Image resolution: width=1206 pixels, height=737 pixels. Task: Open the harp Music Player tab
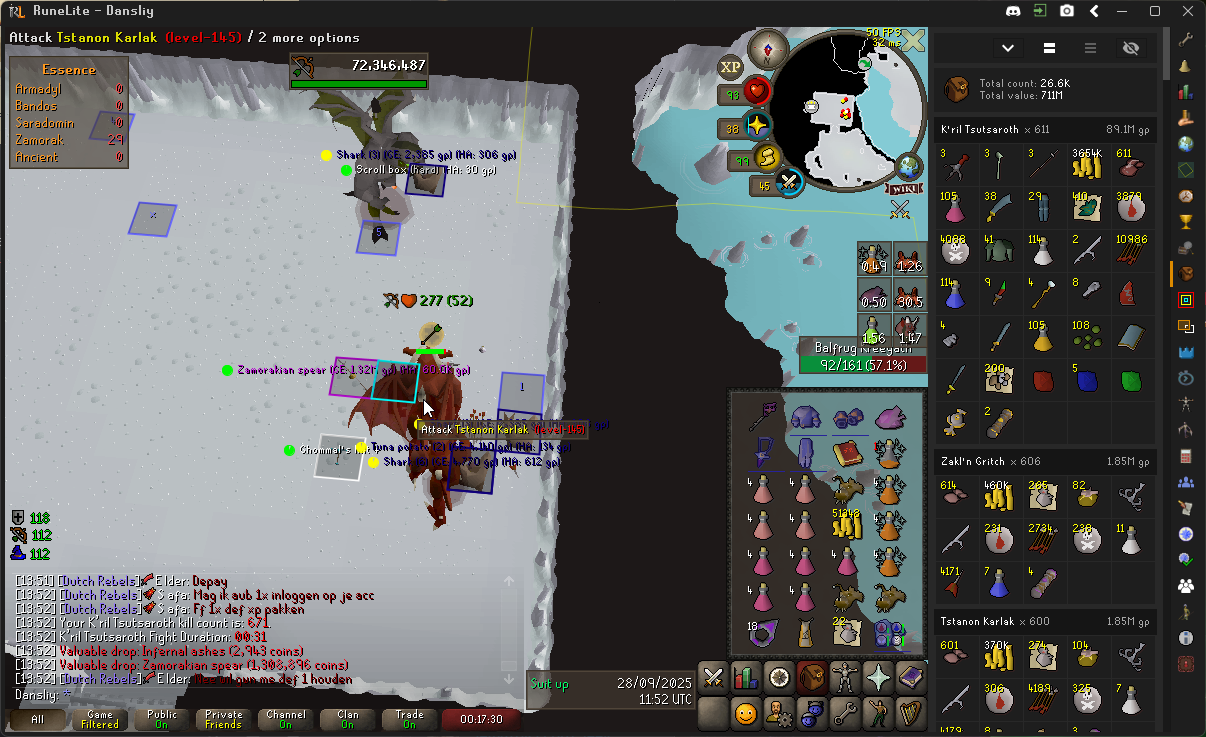click(x=911, y=713)
